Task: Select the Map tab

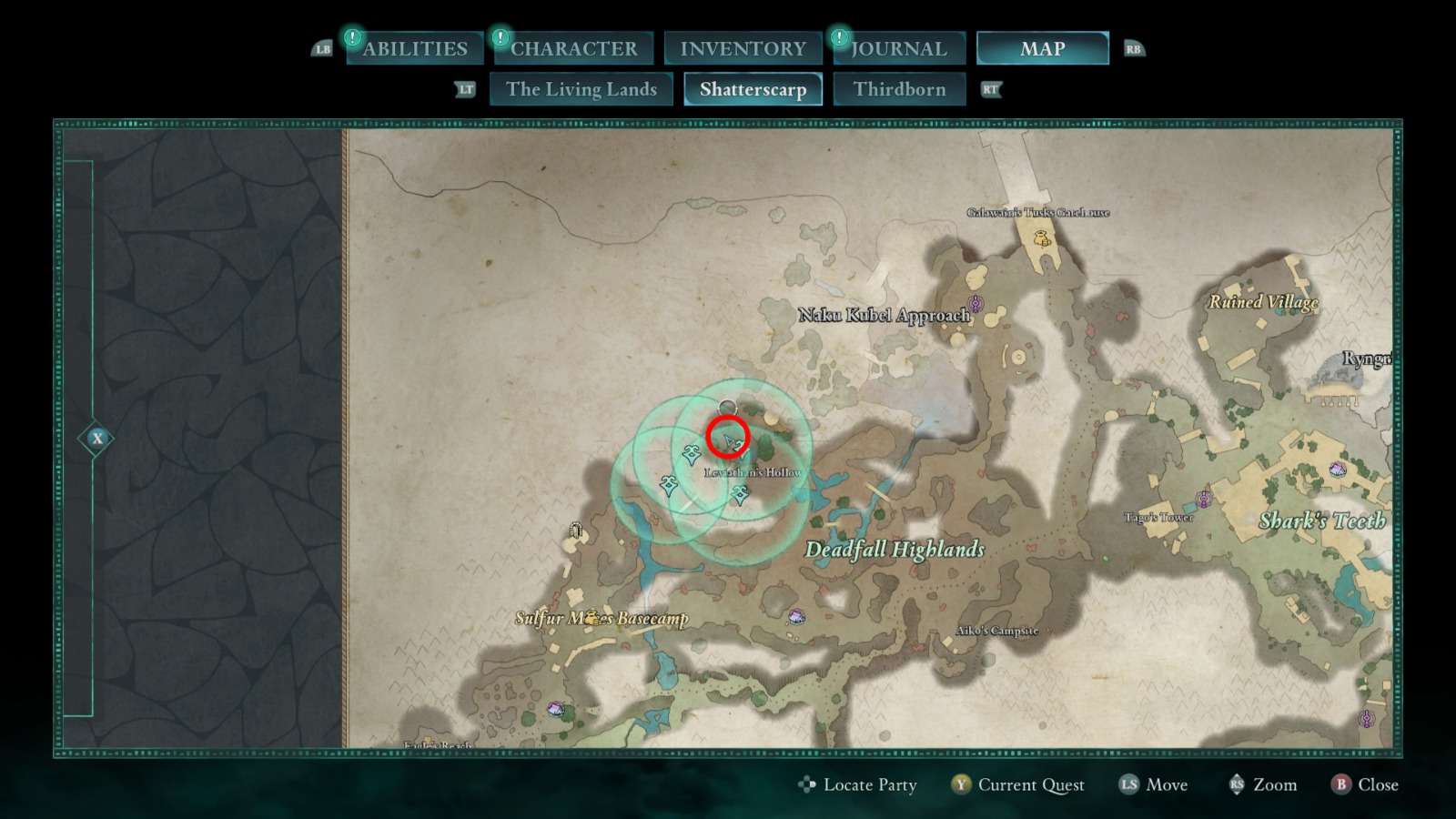Action: coord(1042,48)
